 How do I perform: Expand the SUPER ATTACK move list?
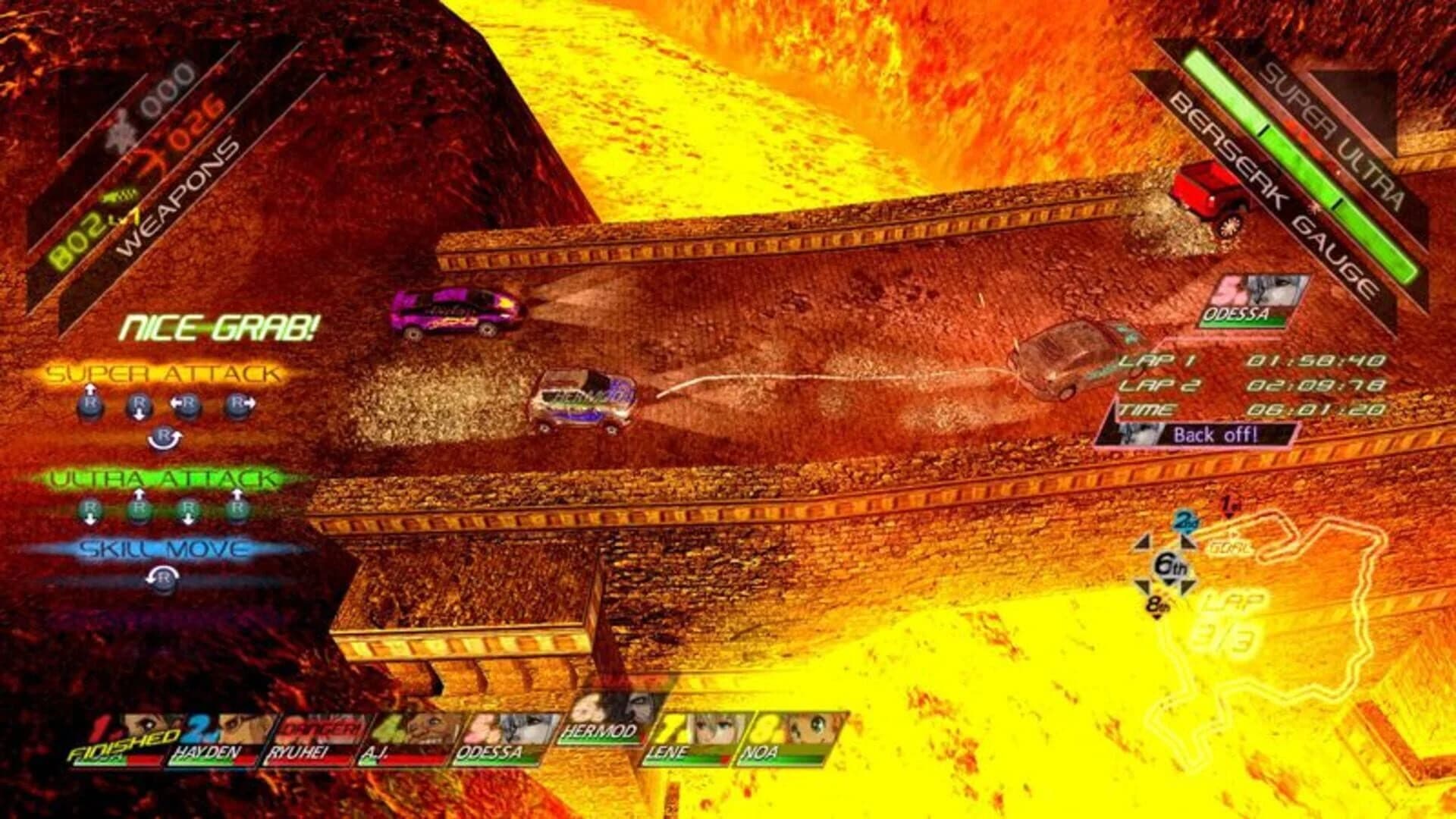pyautogui.click(x=163, y=373)
